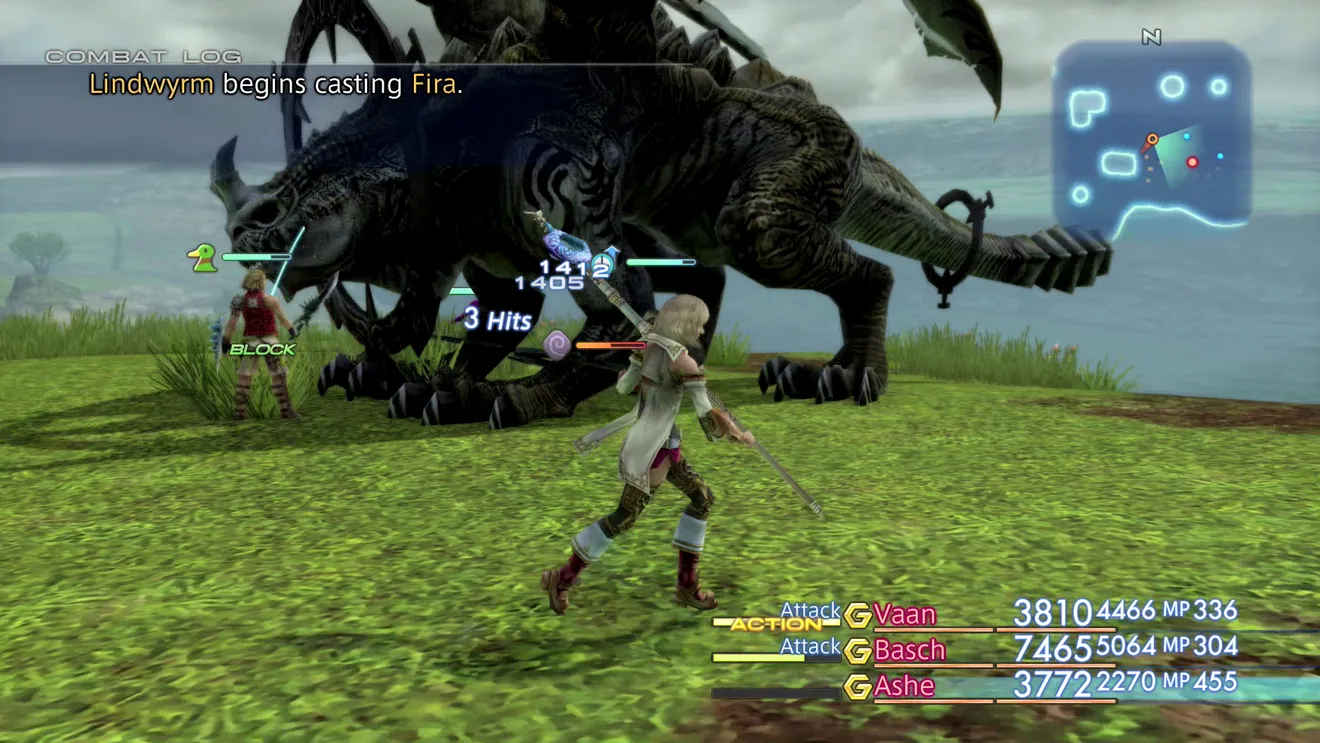1320x743 pixels.
Task: Open the minimap in the corner
Action: pos(1152,135)
